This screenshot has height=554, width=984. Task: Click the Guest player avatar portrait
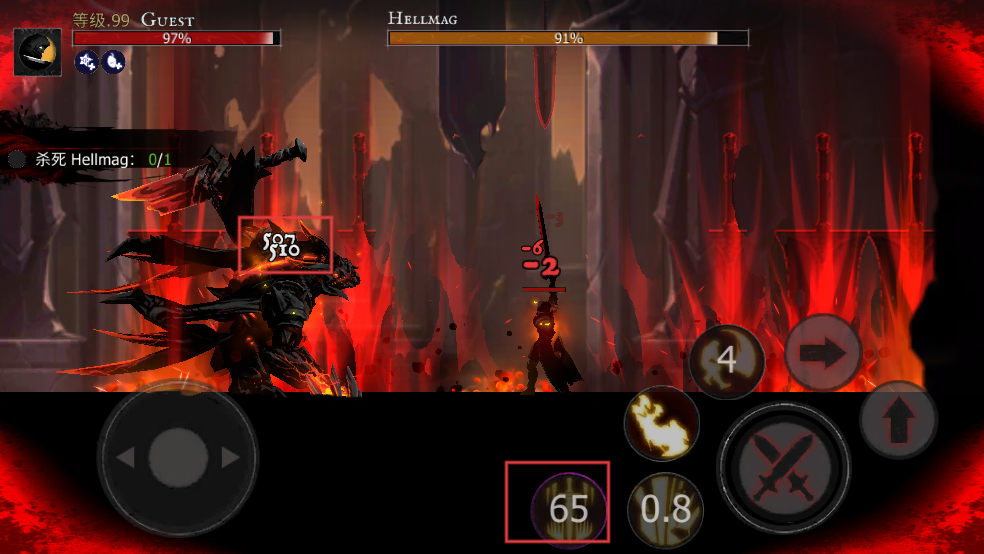tap(38, 52)
